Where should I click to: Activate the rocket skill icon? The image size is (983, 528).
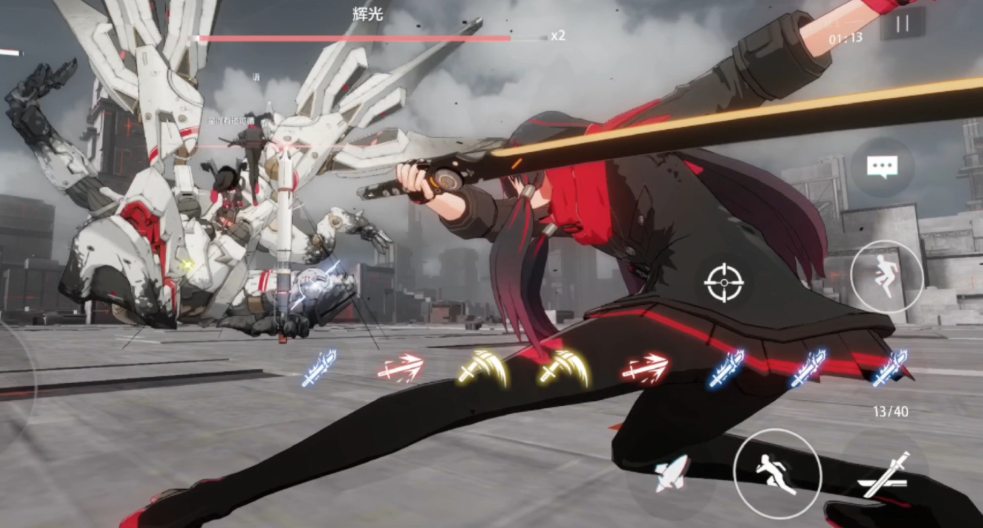671,473
